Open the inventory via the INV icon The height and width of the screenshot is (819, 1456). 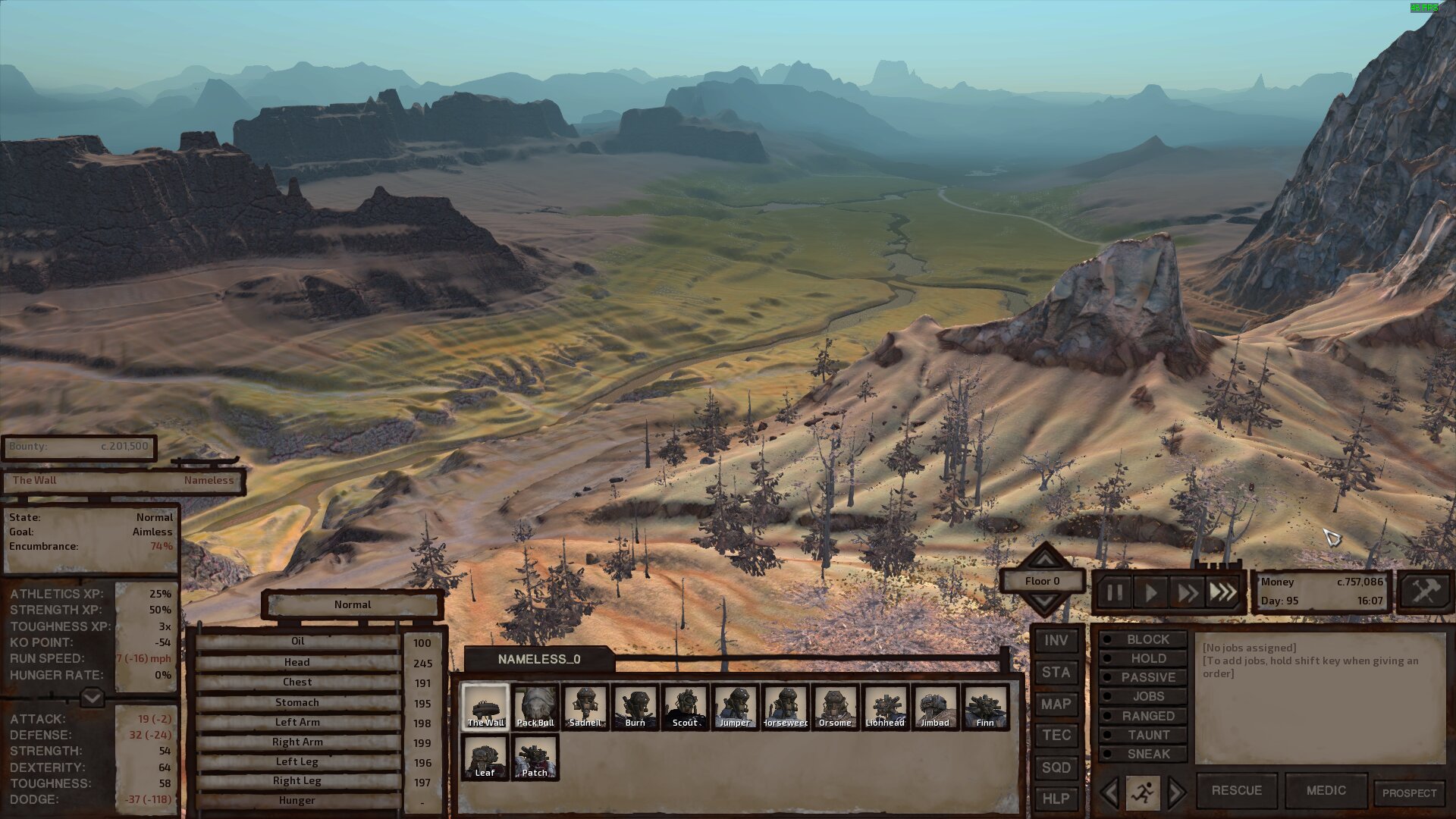(x=1056, y=641)
